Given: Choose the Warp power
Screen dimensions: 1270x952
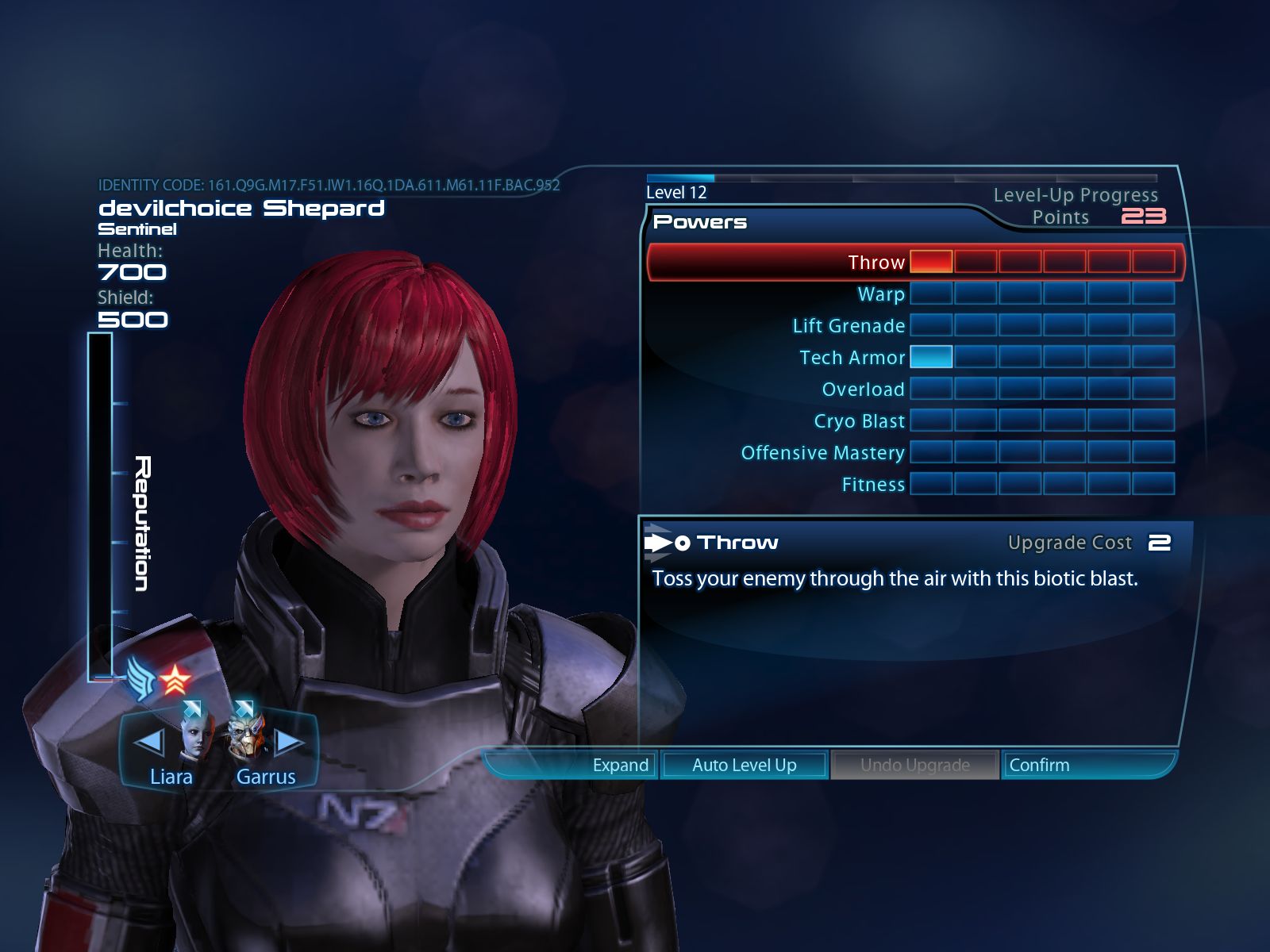Looking at the screenshot, I should click(x=881, y=294).
